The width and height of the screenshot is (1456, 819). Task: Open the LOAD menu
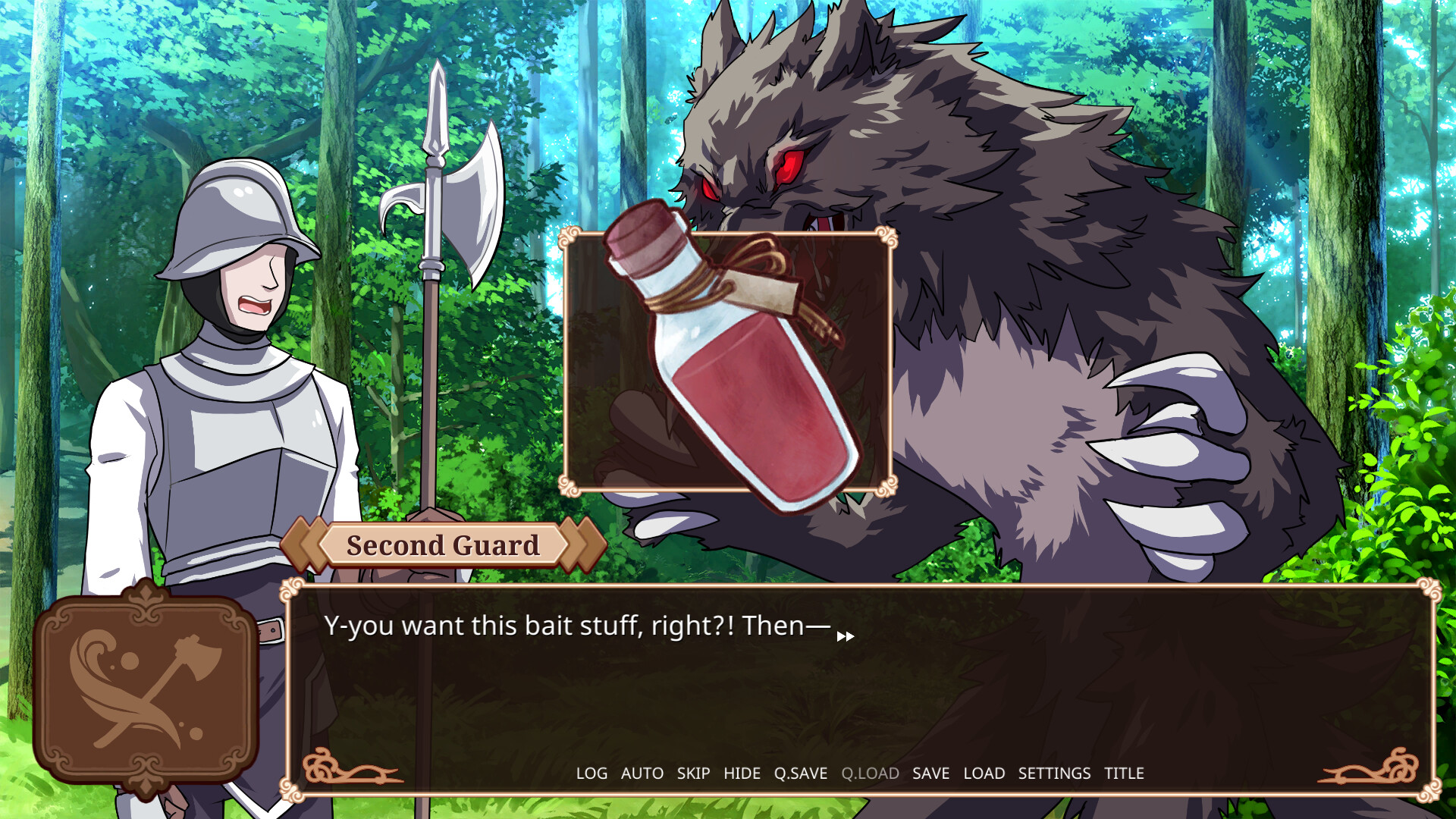pyautogui.click(x=984, y=773)
